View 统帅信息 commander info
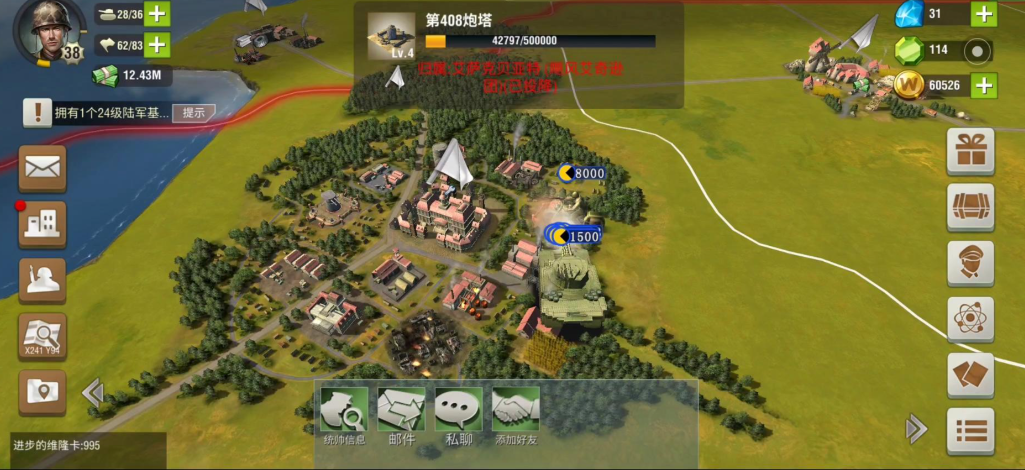The height and width of the screenshot is (470, 1025). tap(344, 415)
